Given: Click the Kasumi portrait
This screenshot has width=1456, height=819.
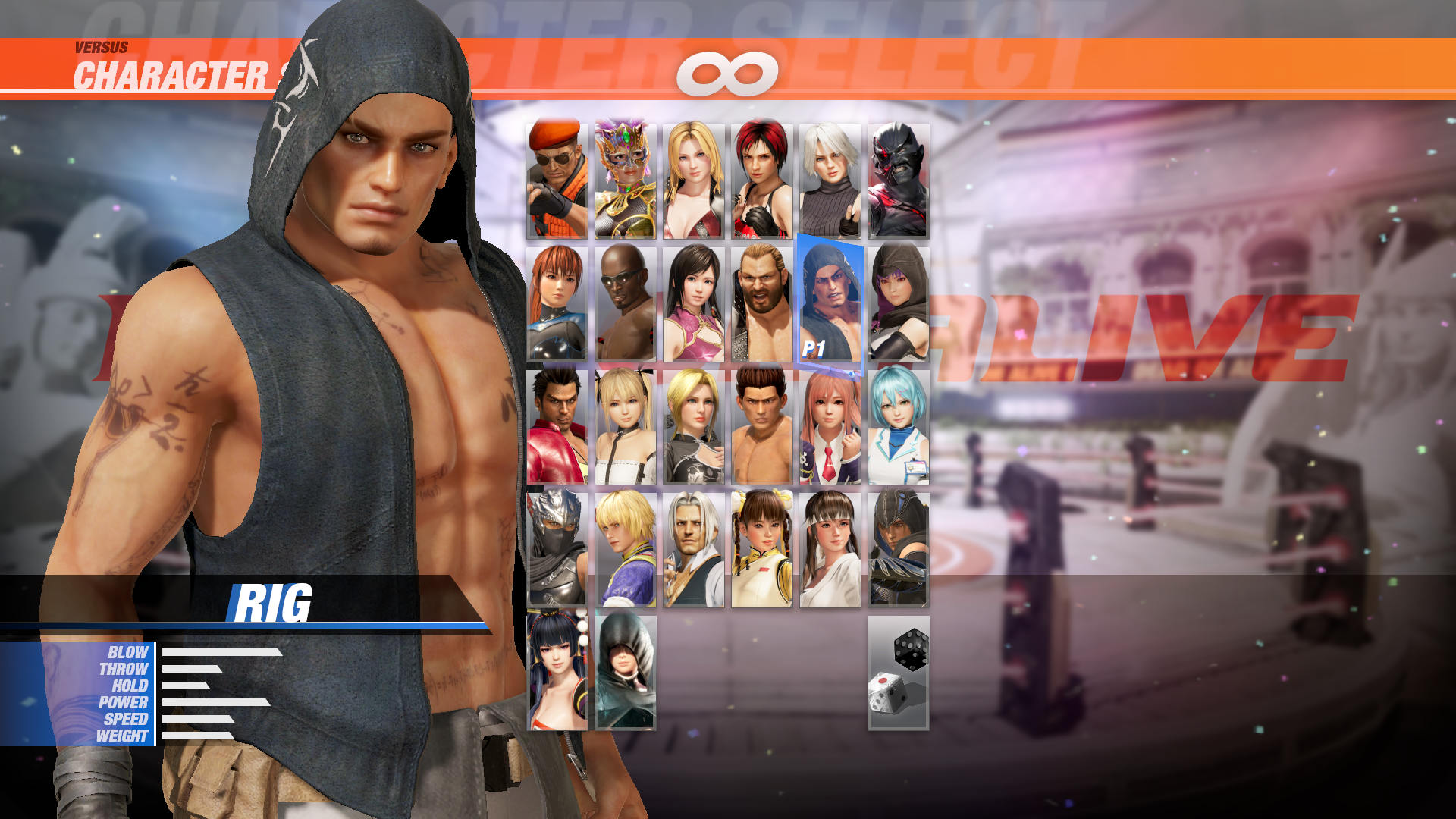Looking at the screenshot, I should click(559, 303).
